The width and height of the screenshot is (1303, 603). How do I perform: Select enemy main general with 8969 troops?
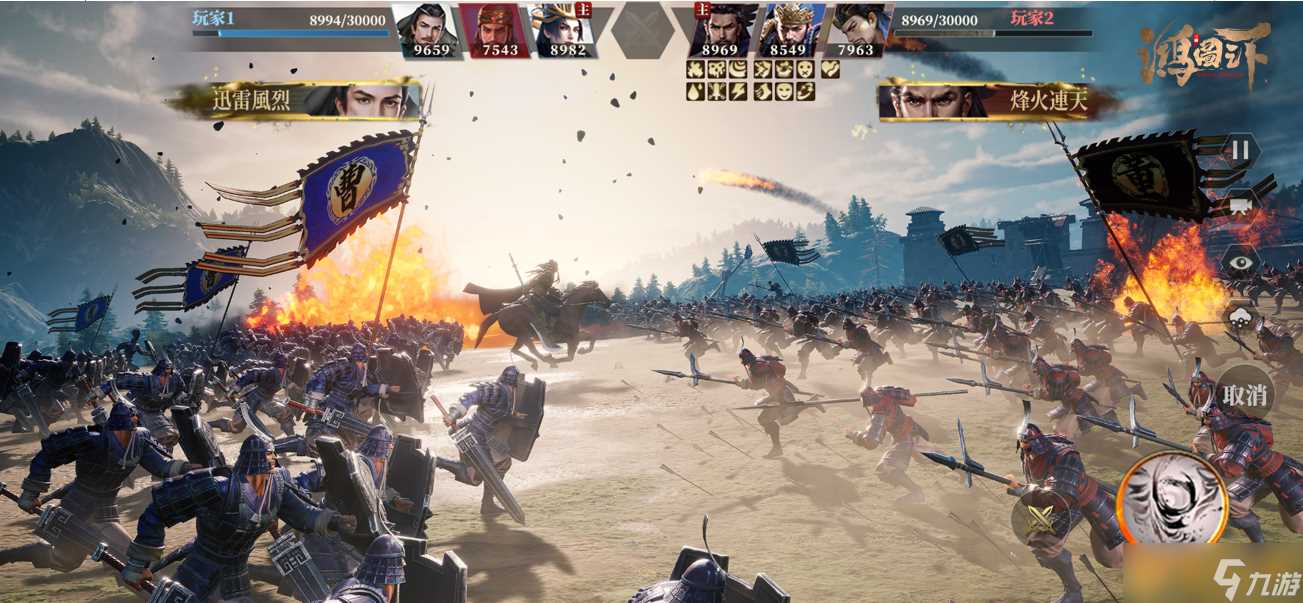[x=720, y=30]
